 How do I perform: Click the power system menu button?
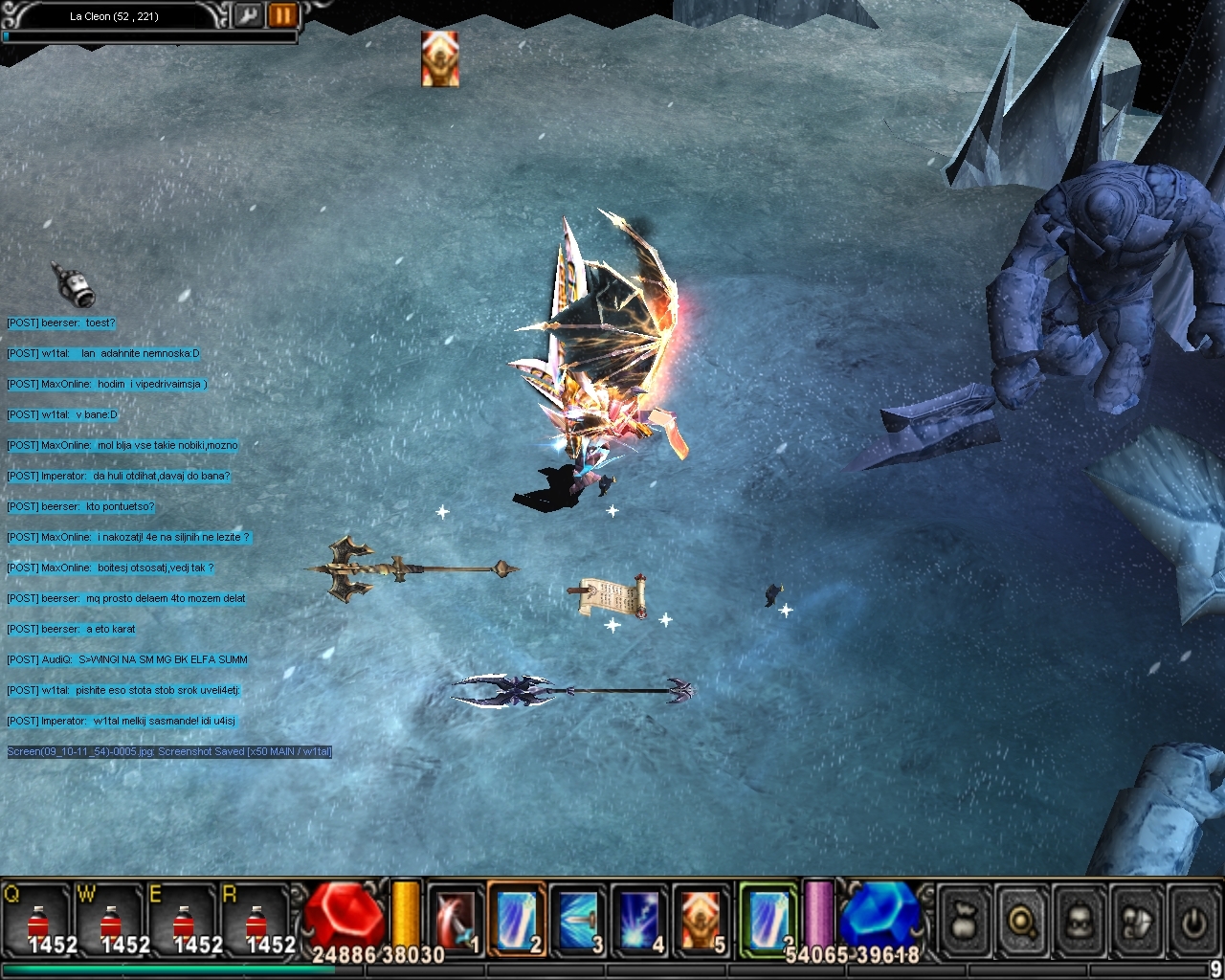tap(1193, 922)
